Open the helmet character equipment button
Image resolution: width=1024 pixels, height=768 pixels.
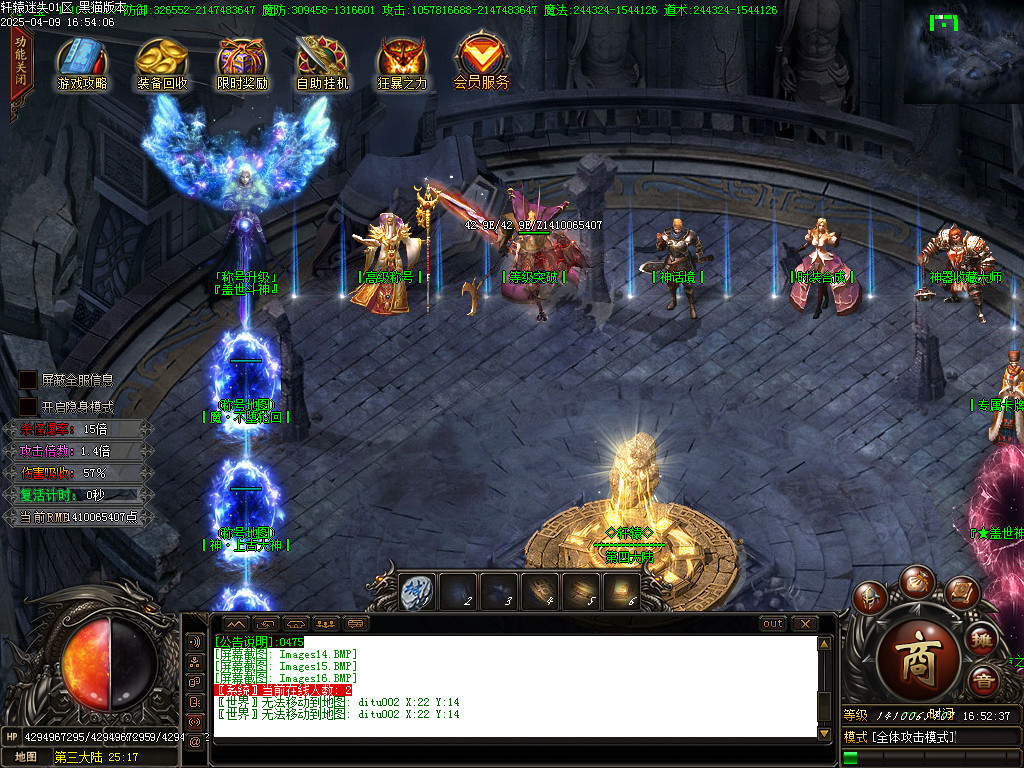[x=870, y=598]
